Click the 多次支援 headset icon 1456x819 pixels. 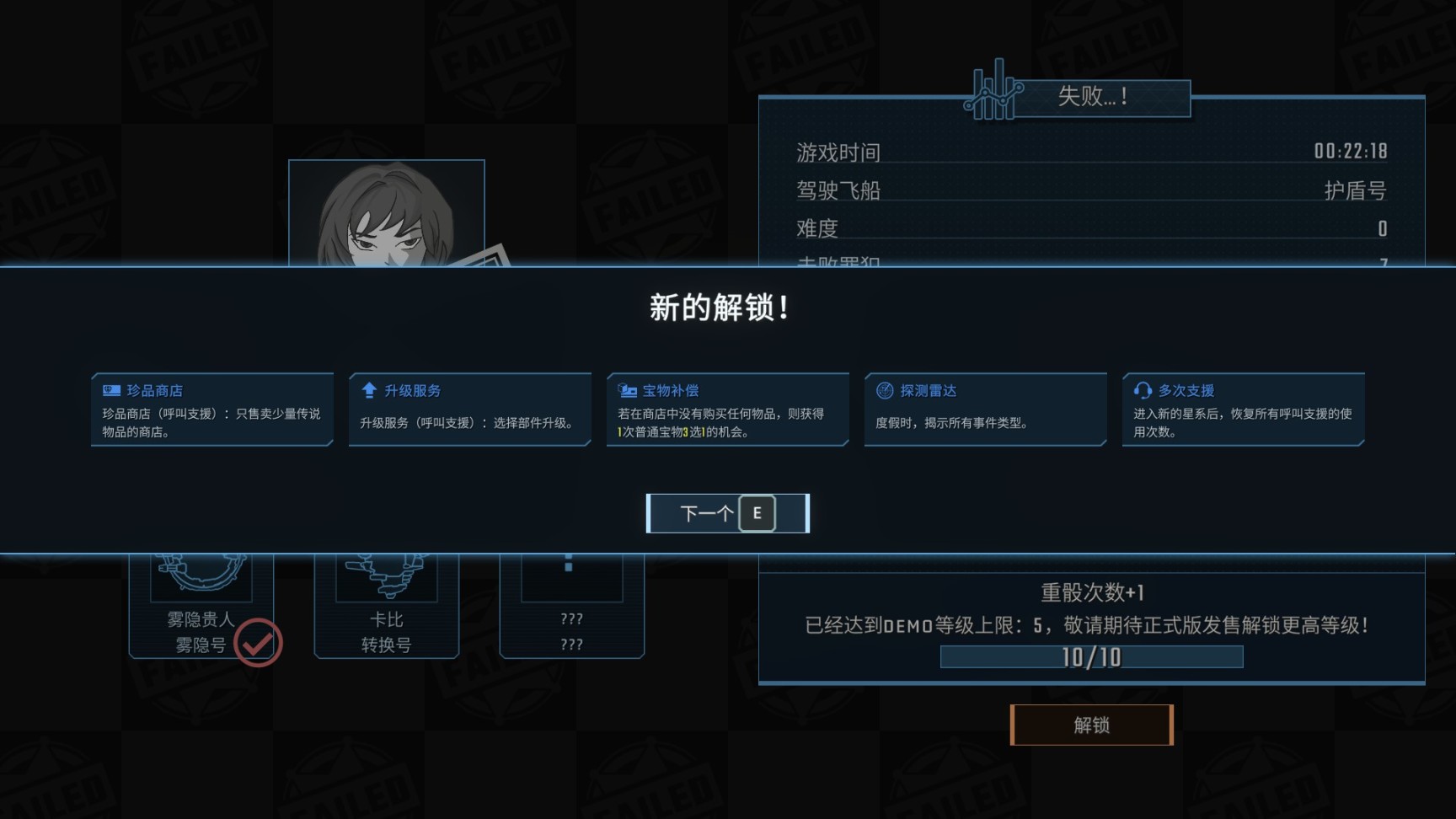tap(1142, 389)
